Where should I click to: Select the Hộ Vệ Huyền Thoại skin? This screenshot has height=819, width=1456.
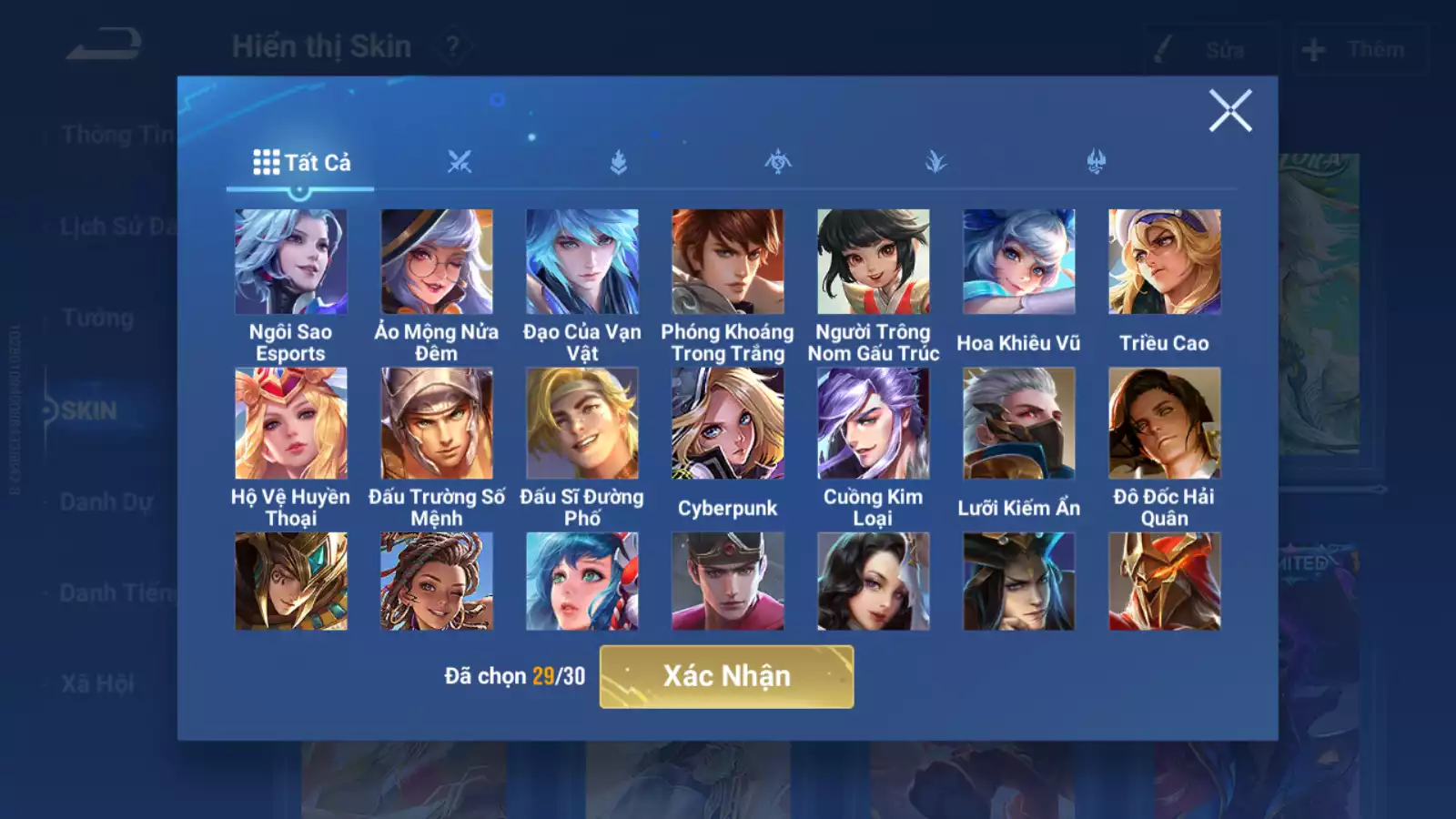(x=290, y=423)
